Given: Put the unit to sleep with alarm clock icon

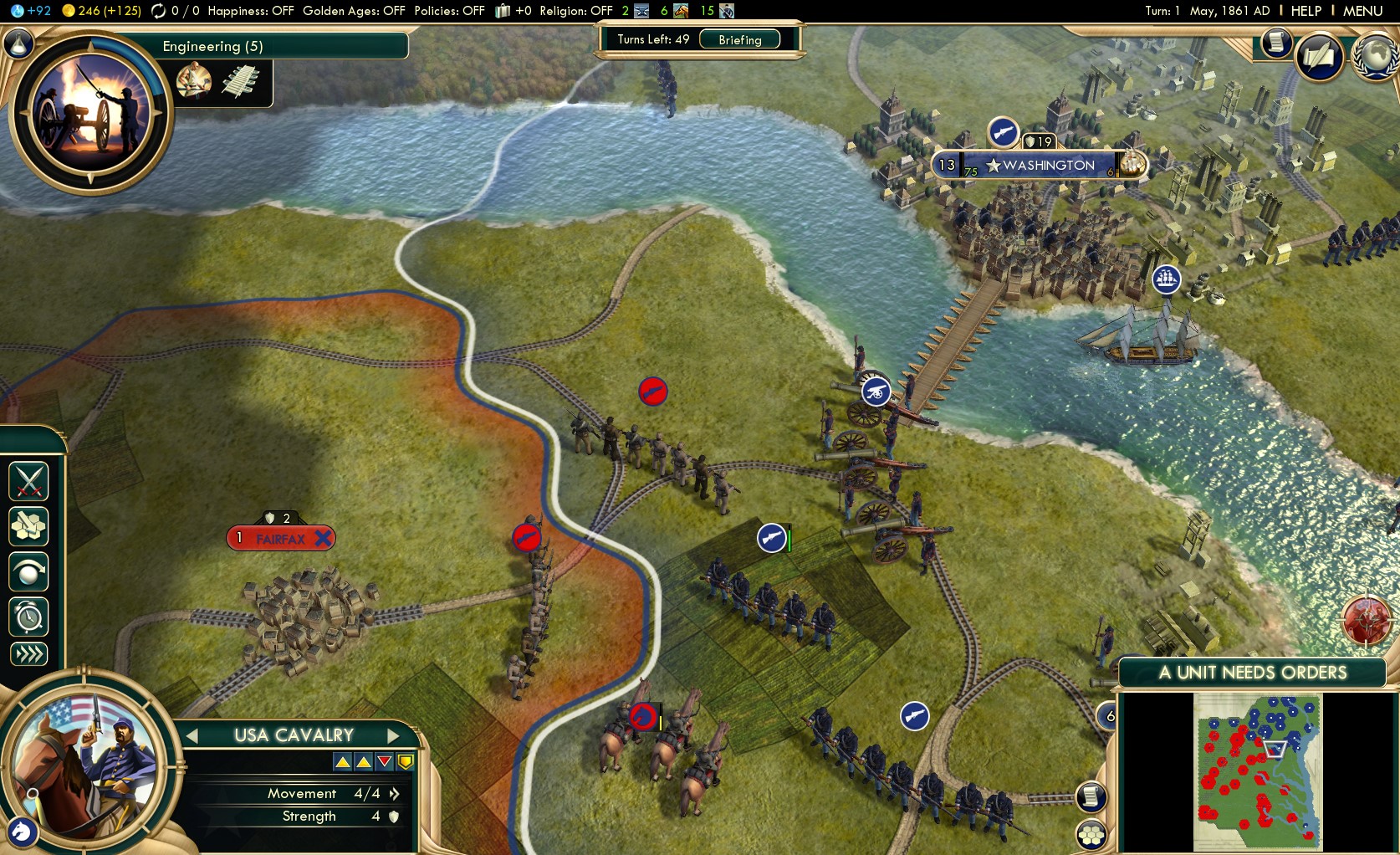Looking at the screenshot, I should pyautogui.click(x=29, y=617).
